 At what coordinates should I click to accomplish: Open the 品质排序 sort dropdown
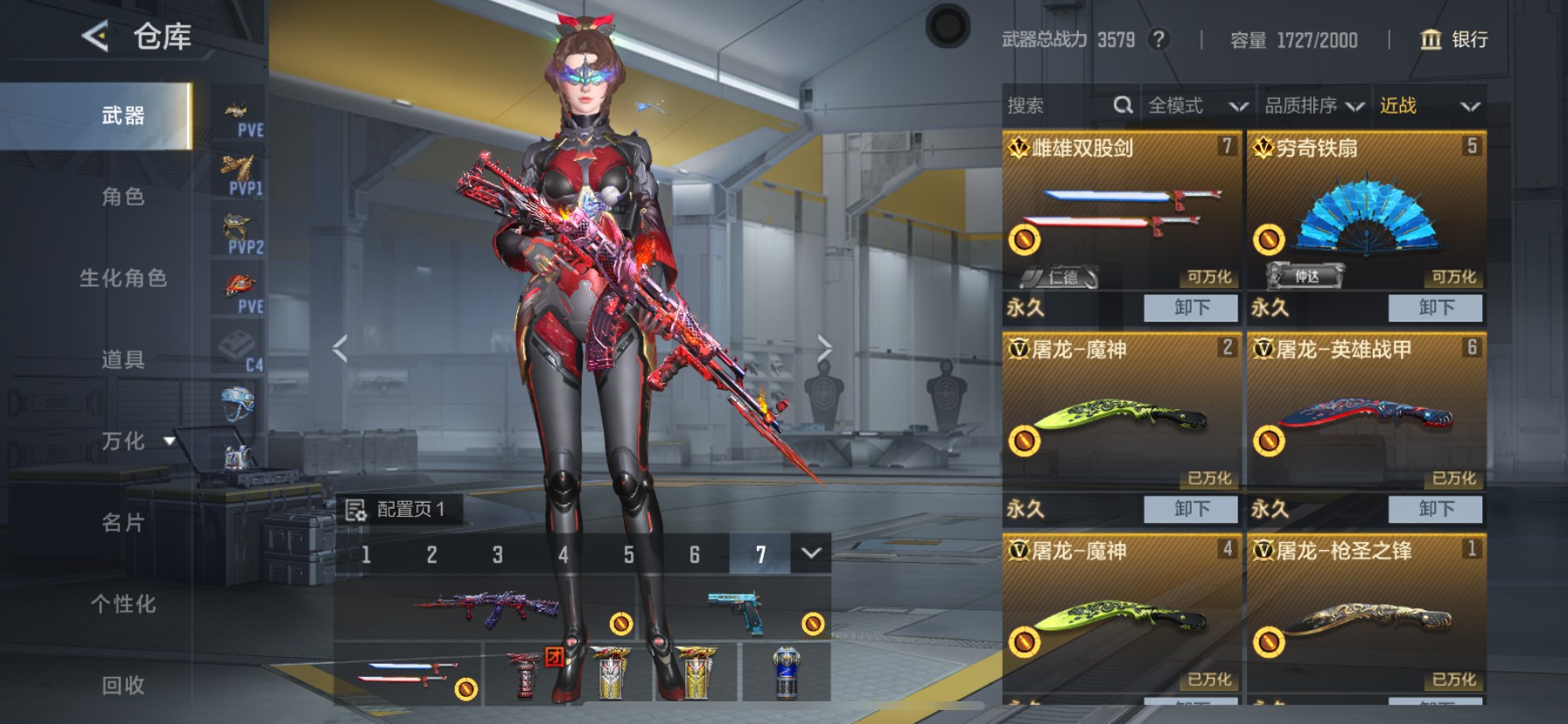pos(1313,106)
